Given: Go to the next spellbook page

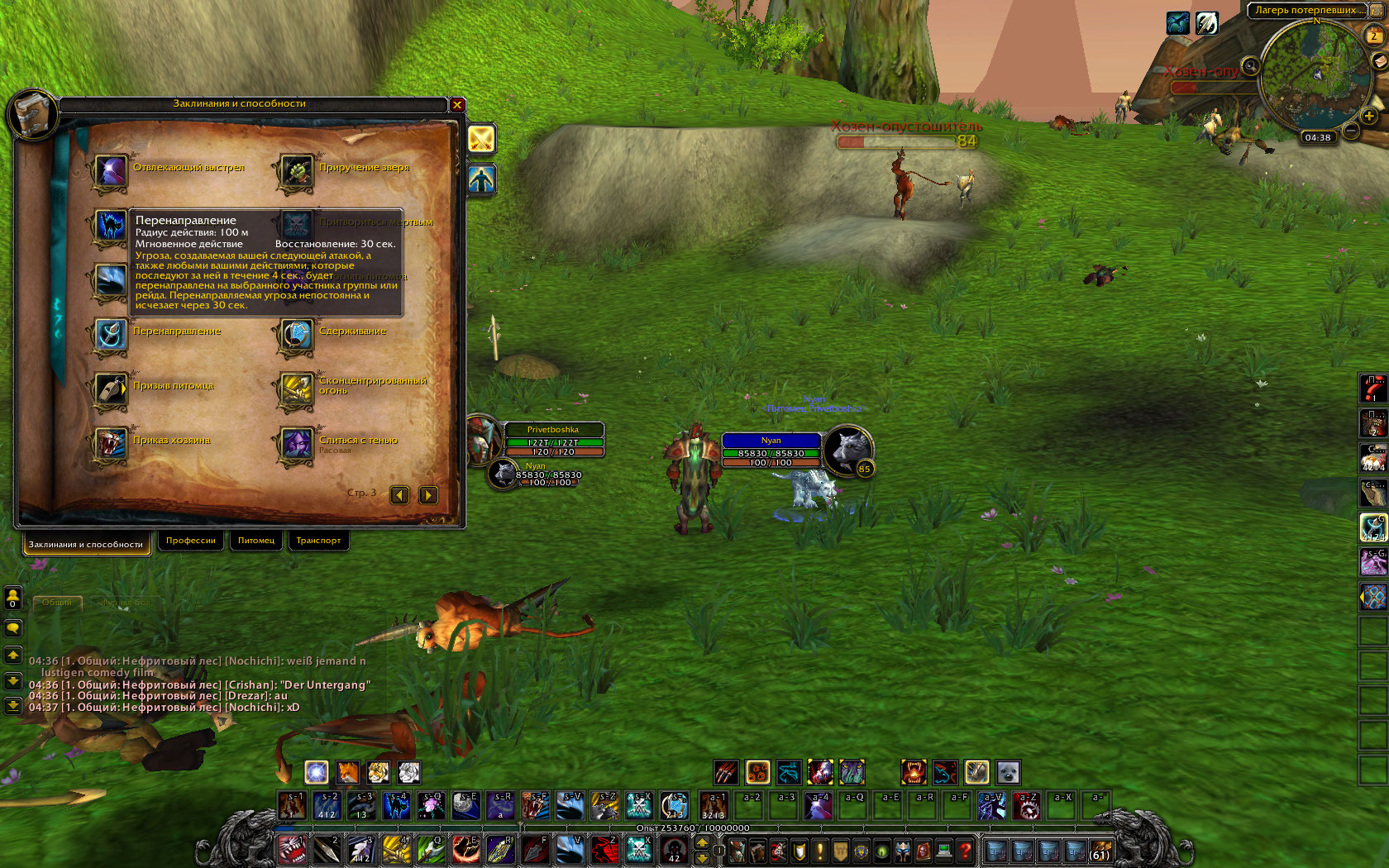Looking at the screenshot, I should 428,495.
